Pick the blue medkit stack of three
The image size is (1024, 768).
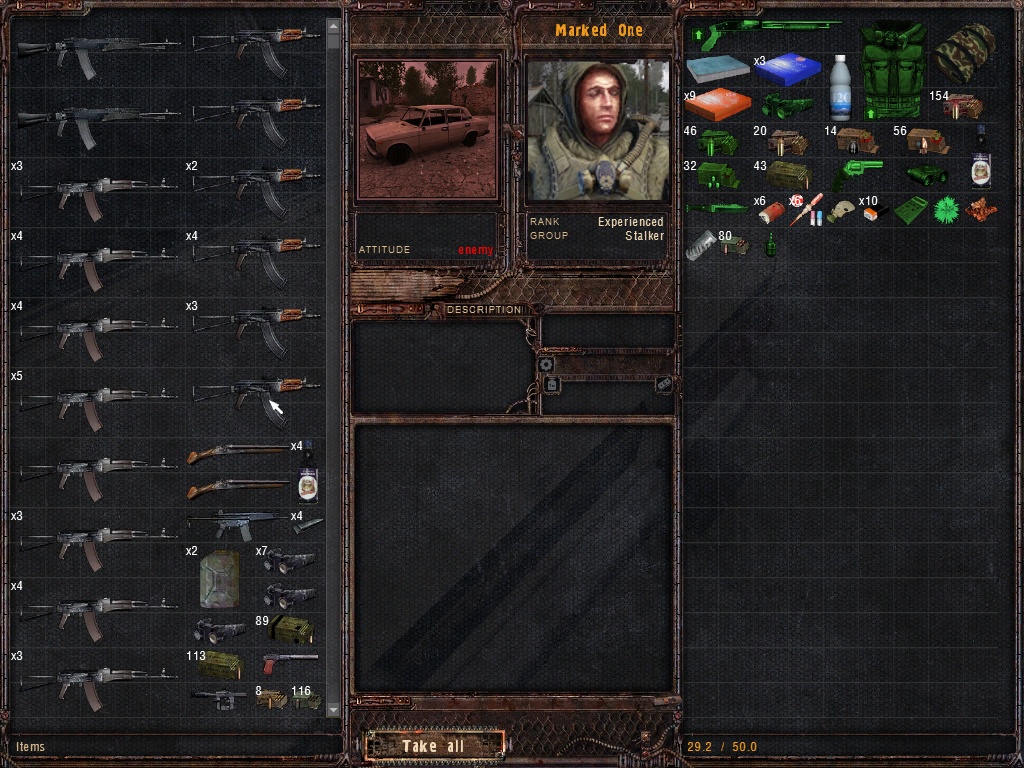788,69
